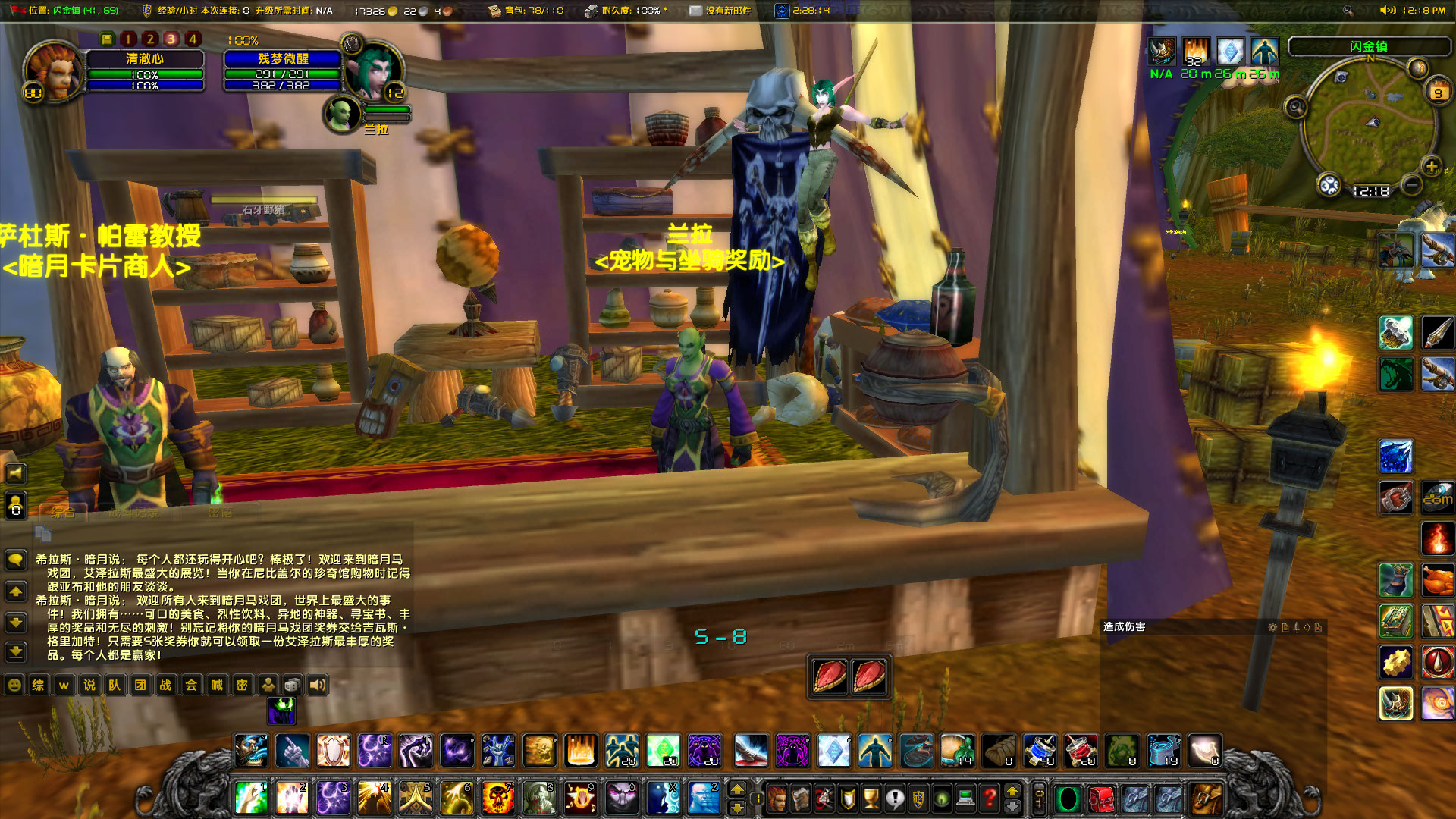The image size is (1456, 819).
Task: Open the talents icon next to the spellbook
Action: click(x=824, y=799)
